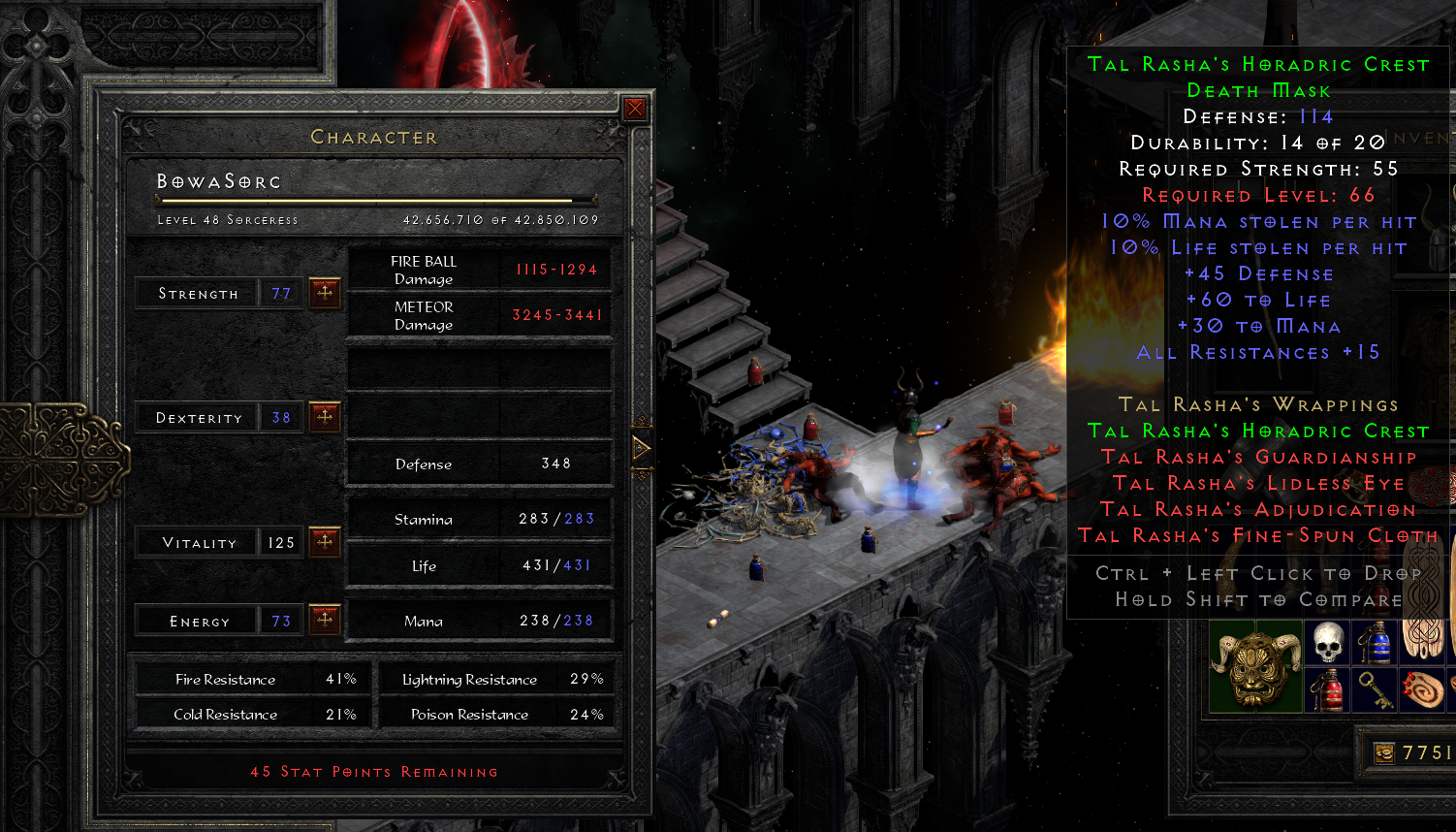This screenshot has width=1456, height=832.
Task: Add a point to Strength
Action: pyautogui.click(x=325, y=292)
